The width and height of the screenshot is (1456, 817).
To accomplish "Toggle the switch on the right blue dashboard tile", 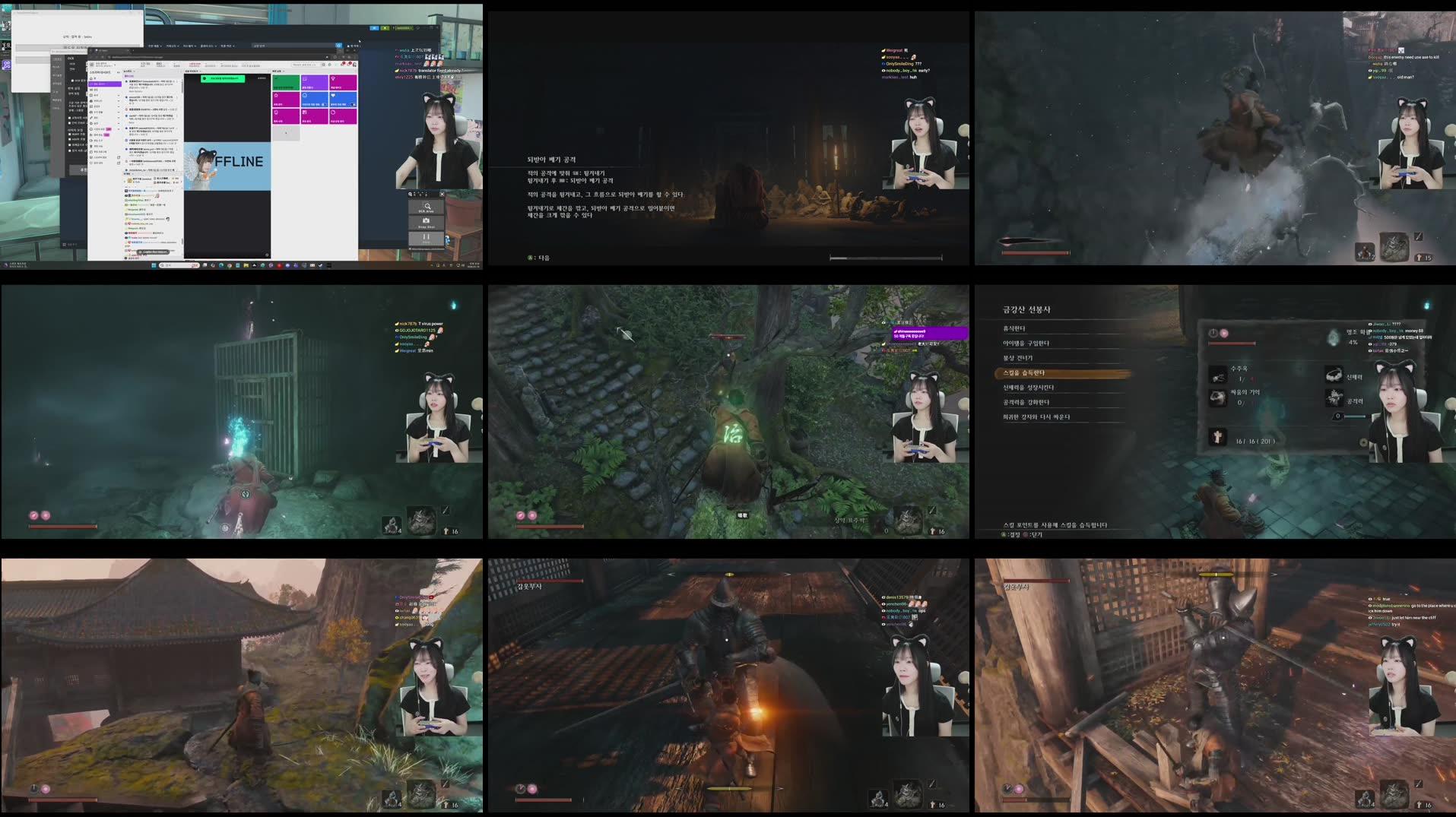I will pyautogui.click(x=351, y=105).
